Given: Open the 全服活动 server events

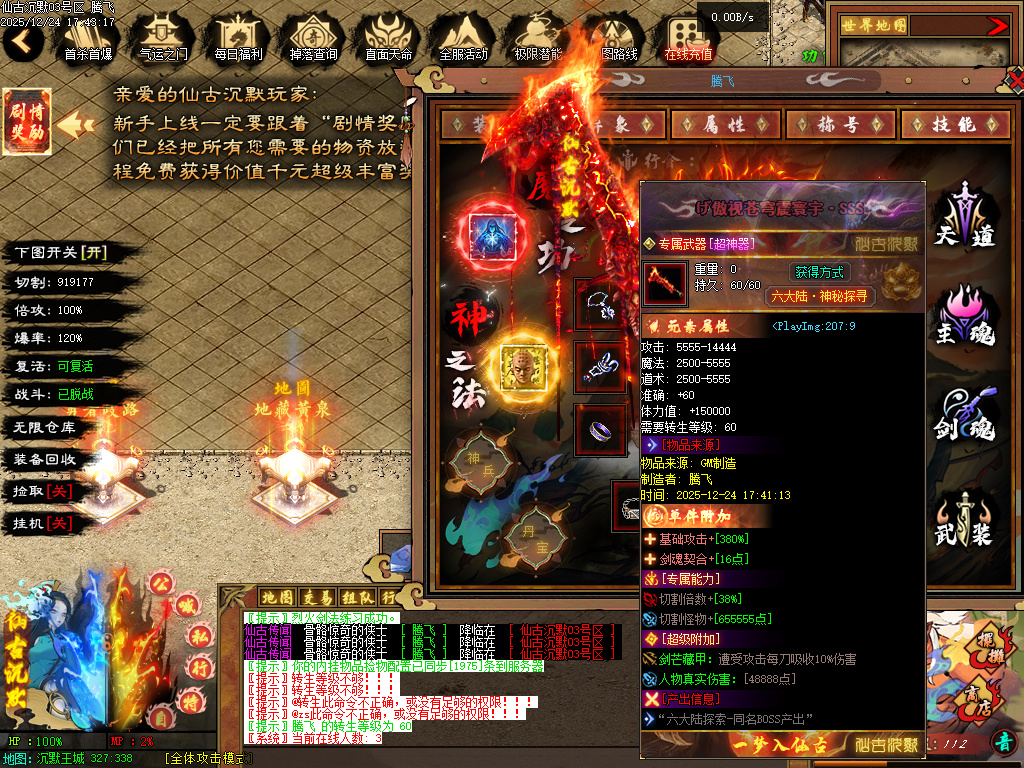Looking at the screenshot, I should point(463,38).
